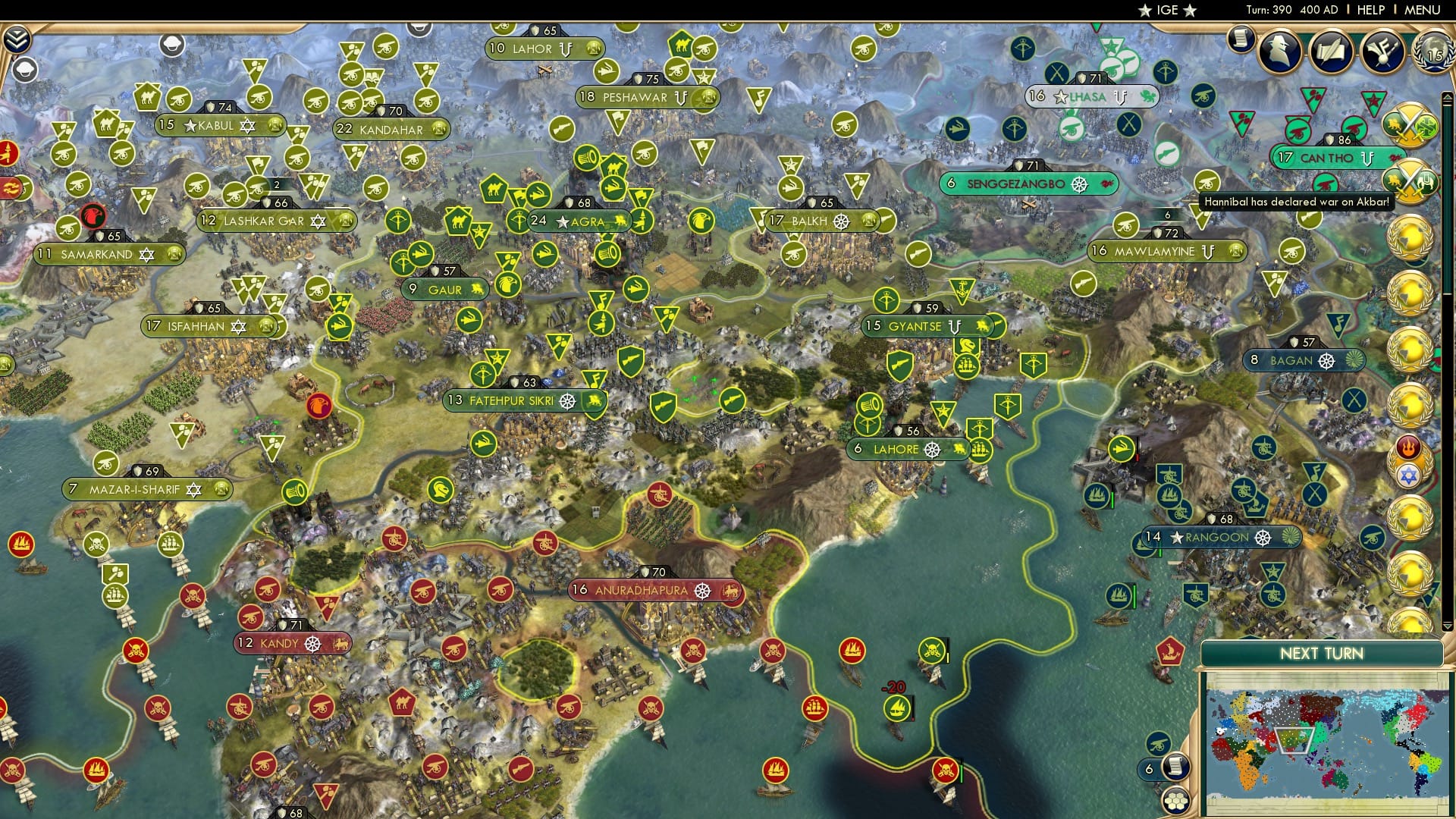Open the spy notification icon near the top right

click(1279, 50)
